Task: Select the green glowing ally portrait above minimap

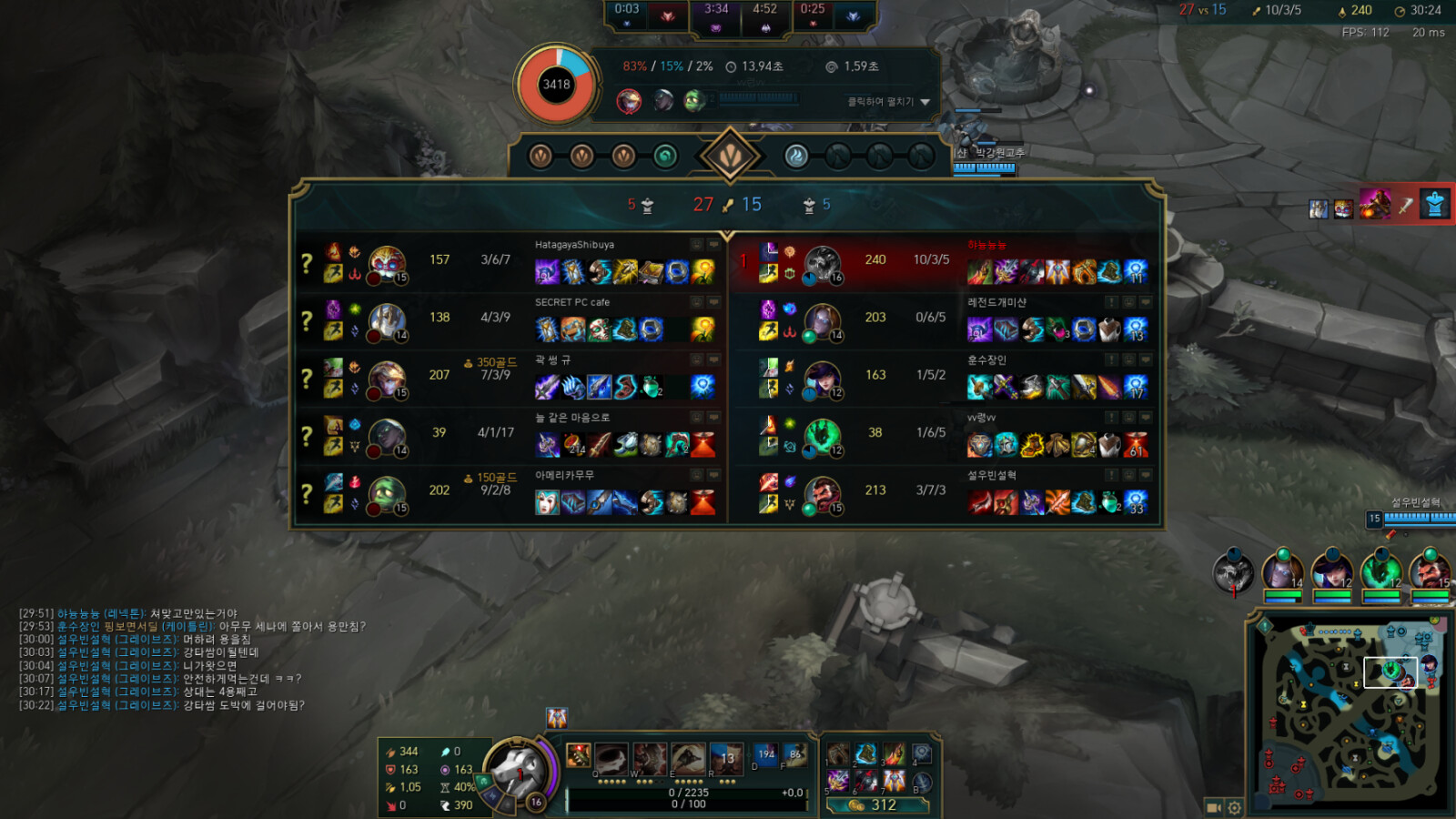Action: (1380, 571)
